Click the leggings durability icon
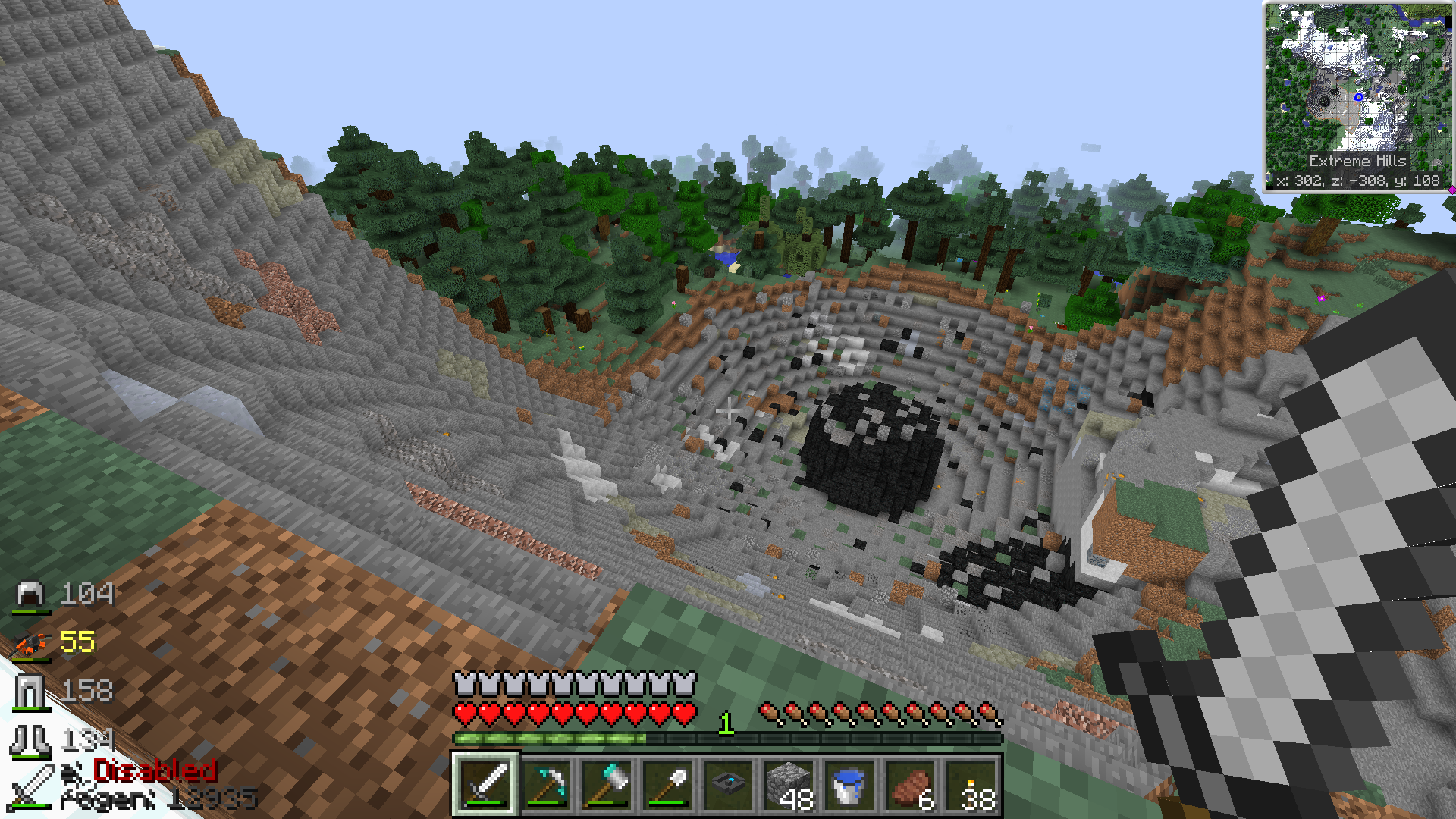 tap(30, 692)
